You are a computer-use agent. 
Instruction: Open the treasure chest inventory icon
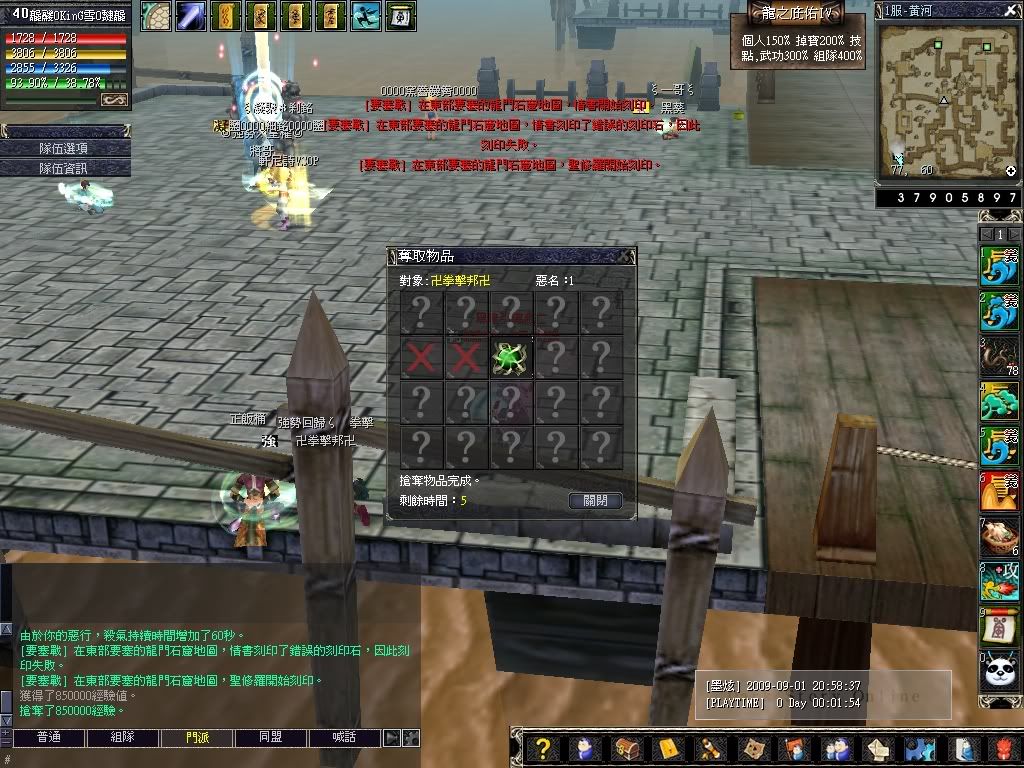pos(626,748)
